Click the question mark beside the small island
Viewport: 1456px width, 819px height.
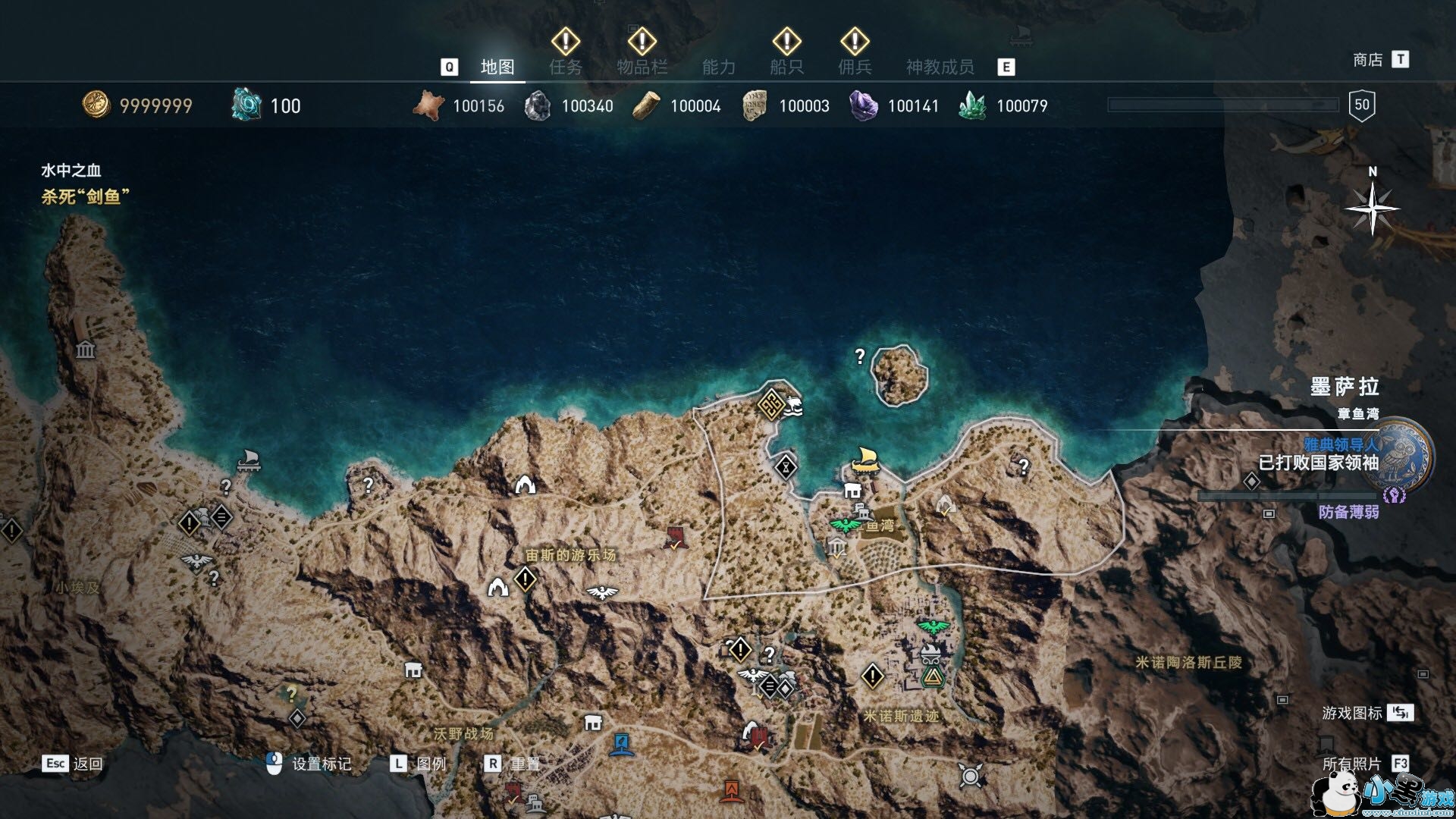(x=860, y=356)
